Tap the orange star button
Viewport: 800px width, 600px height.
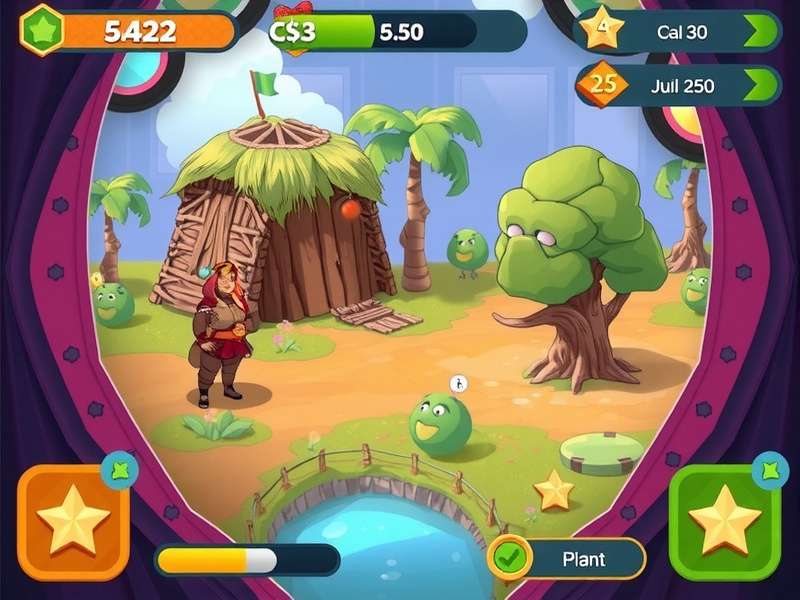pos(73,521)
